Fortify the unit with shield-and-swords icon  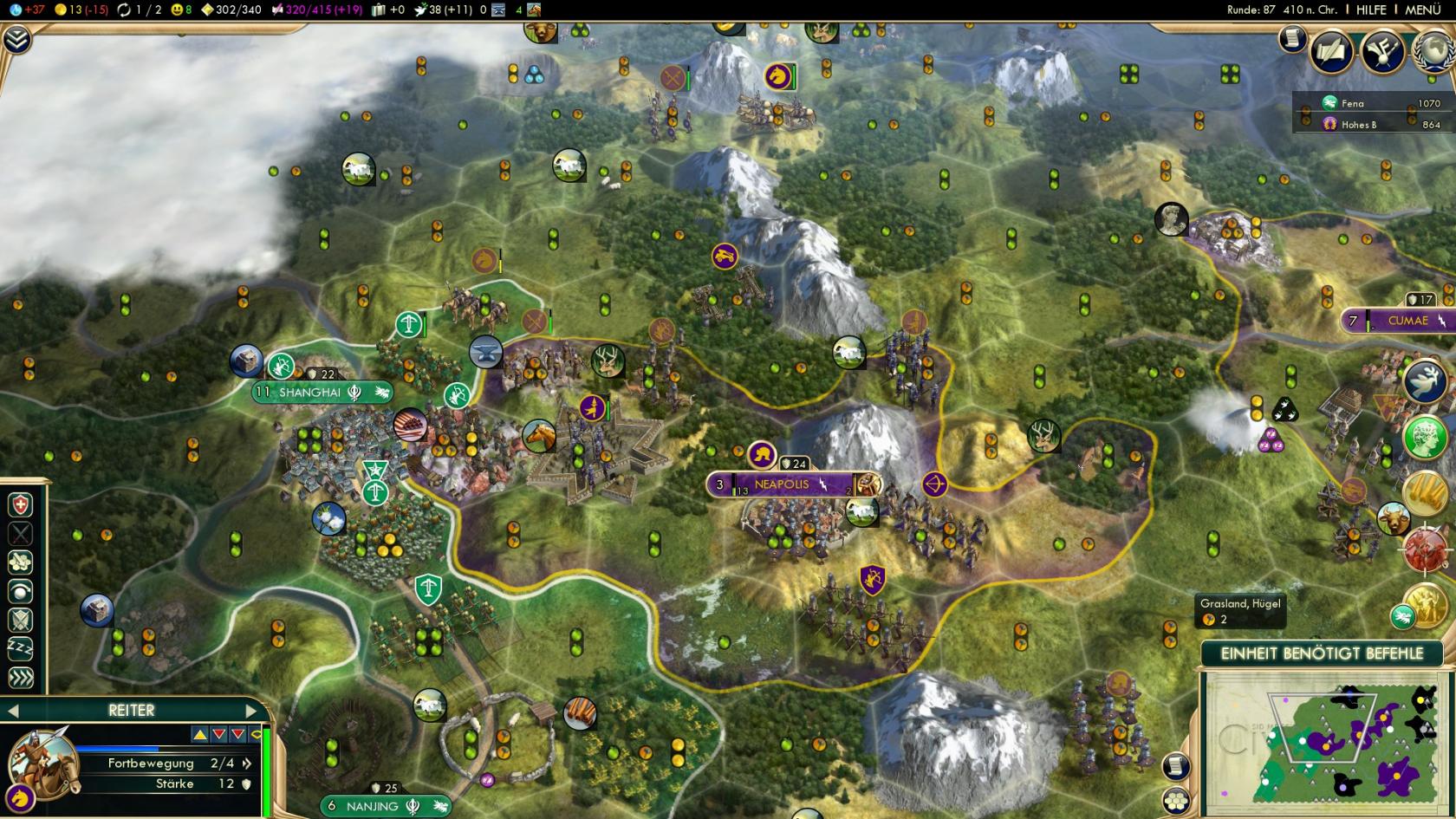[x=20, y=620]
